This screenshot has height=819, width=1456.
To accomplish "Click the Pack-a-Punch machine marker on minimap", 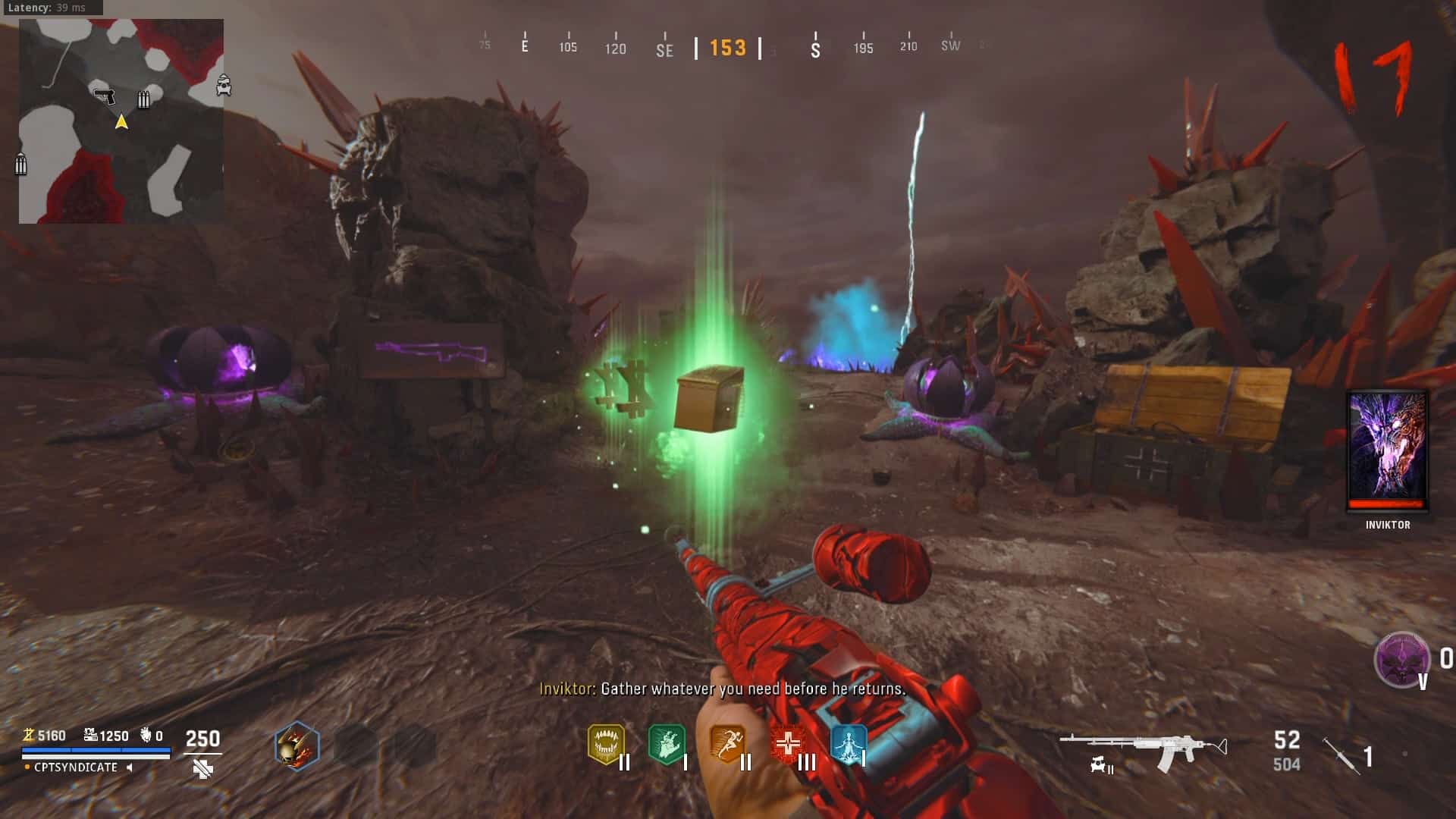I will [x=224, y=84].
